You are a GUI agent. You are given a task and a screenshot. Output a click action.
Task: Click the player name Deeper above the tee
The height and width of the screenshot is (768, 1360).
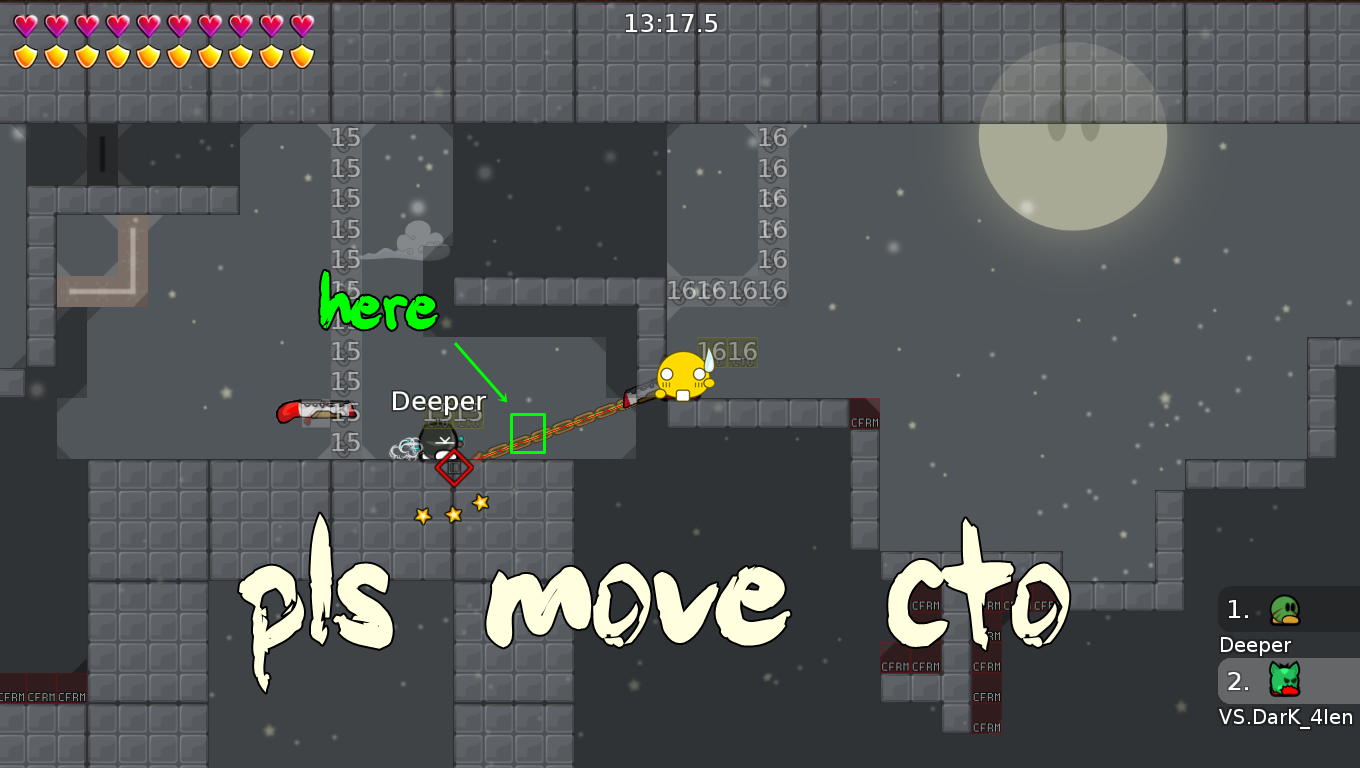438,399
